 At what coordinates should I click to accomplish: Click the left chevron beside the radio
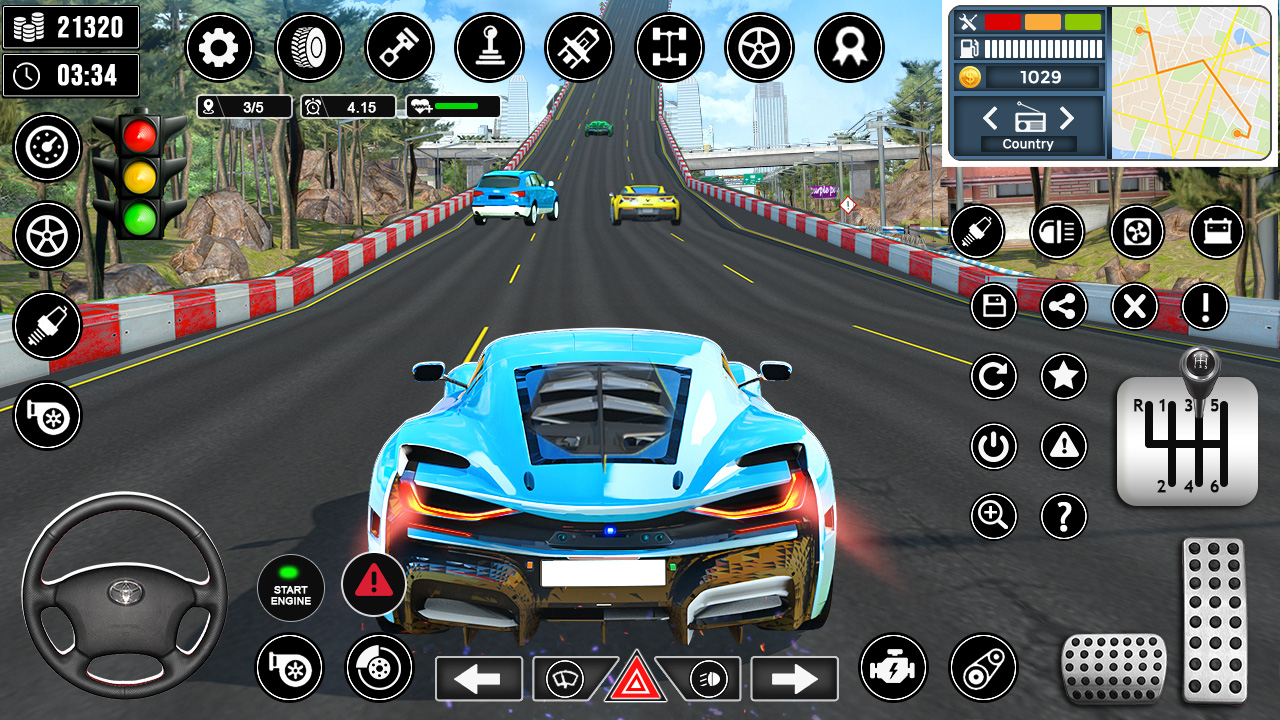[x=990, y=118]
